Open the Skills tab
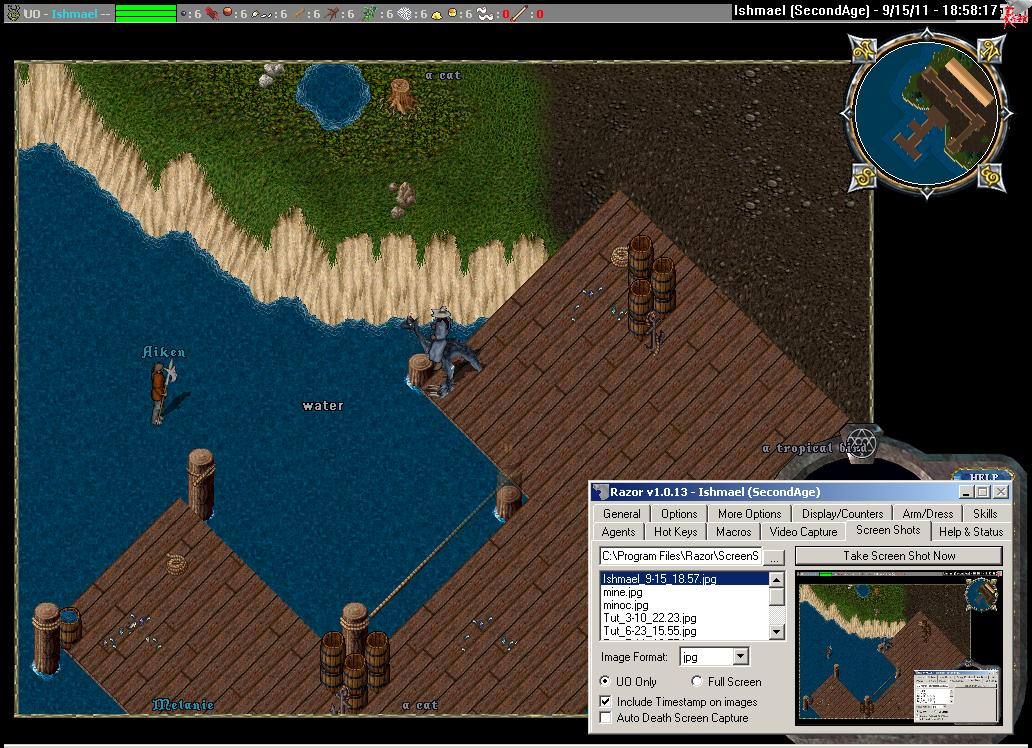This screenshot has width=1032, height=748. [985, 514]
